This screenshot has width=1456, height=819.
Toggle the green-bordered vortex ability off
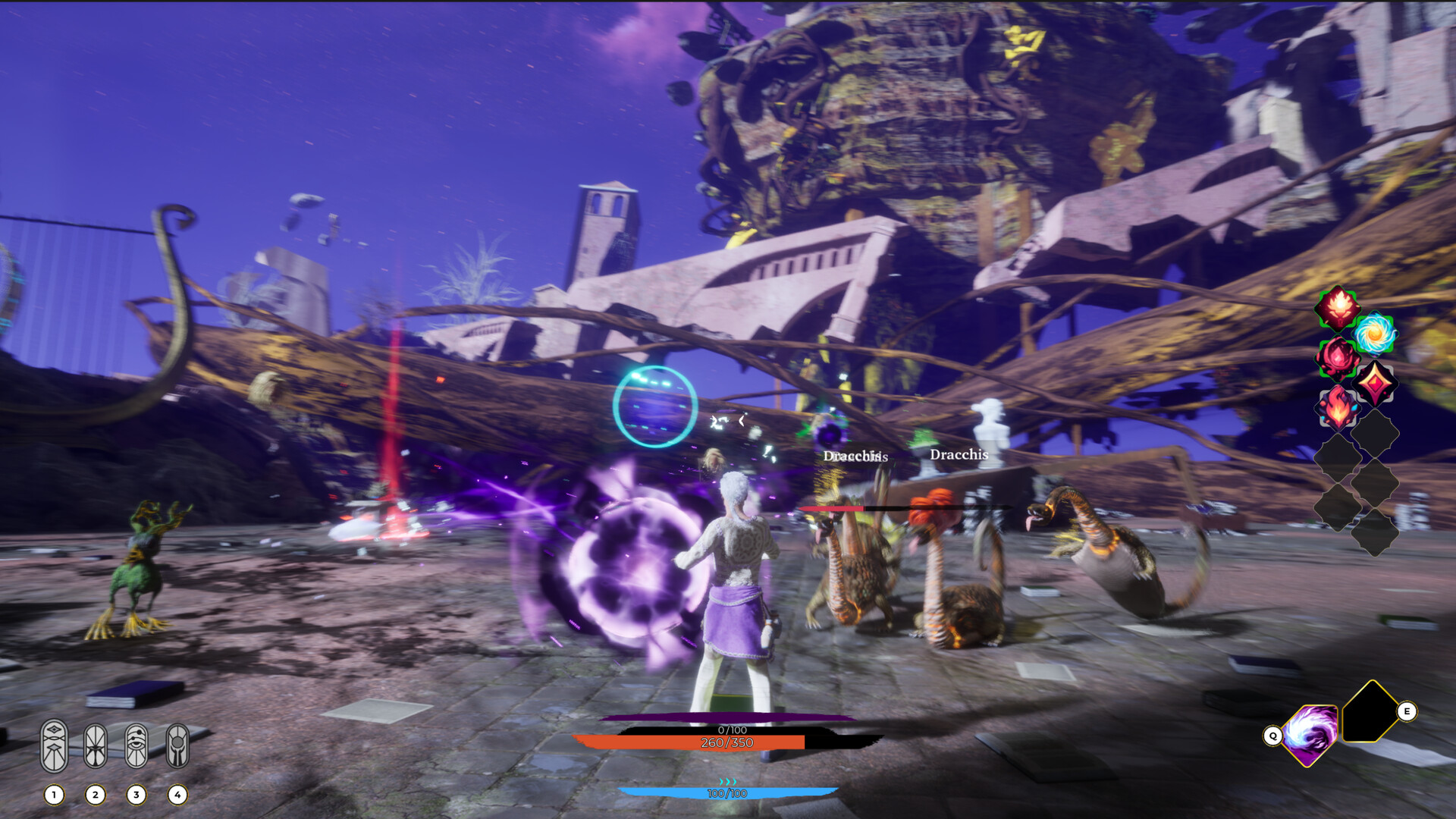pos(1373,334)
